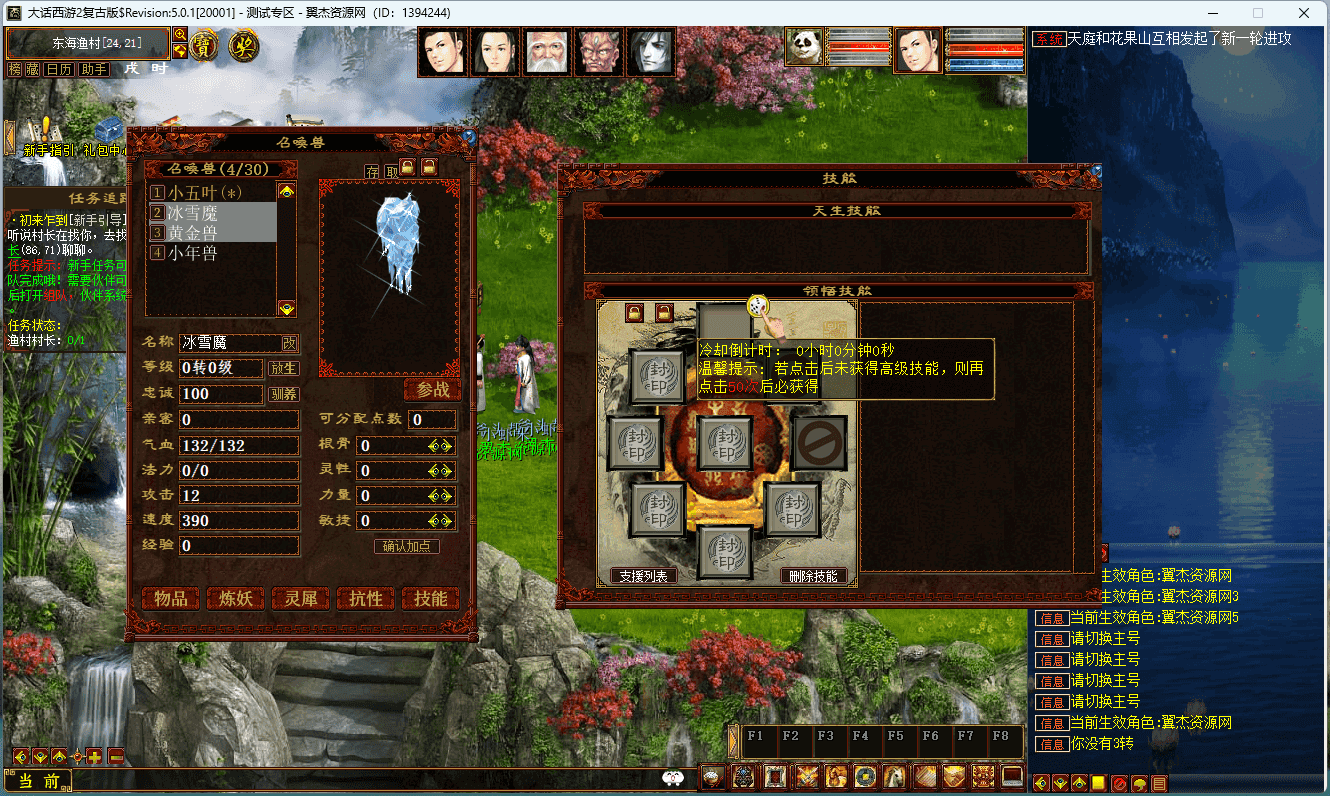The height and width of the screenshot is (796, 1330).
Task: Show the 抗性 resistance tab
Action: (x=366, y=598)
